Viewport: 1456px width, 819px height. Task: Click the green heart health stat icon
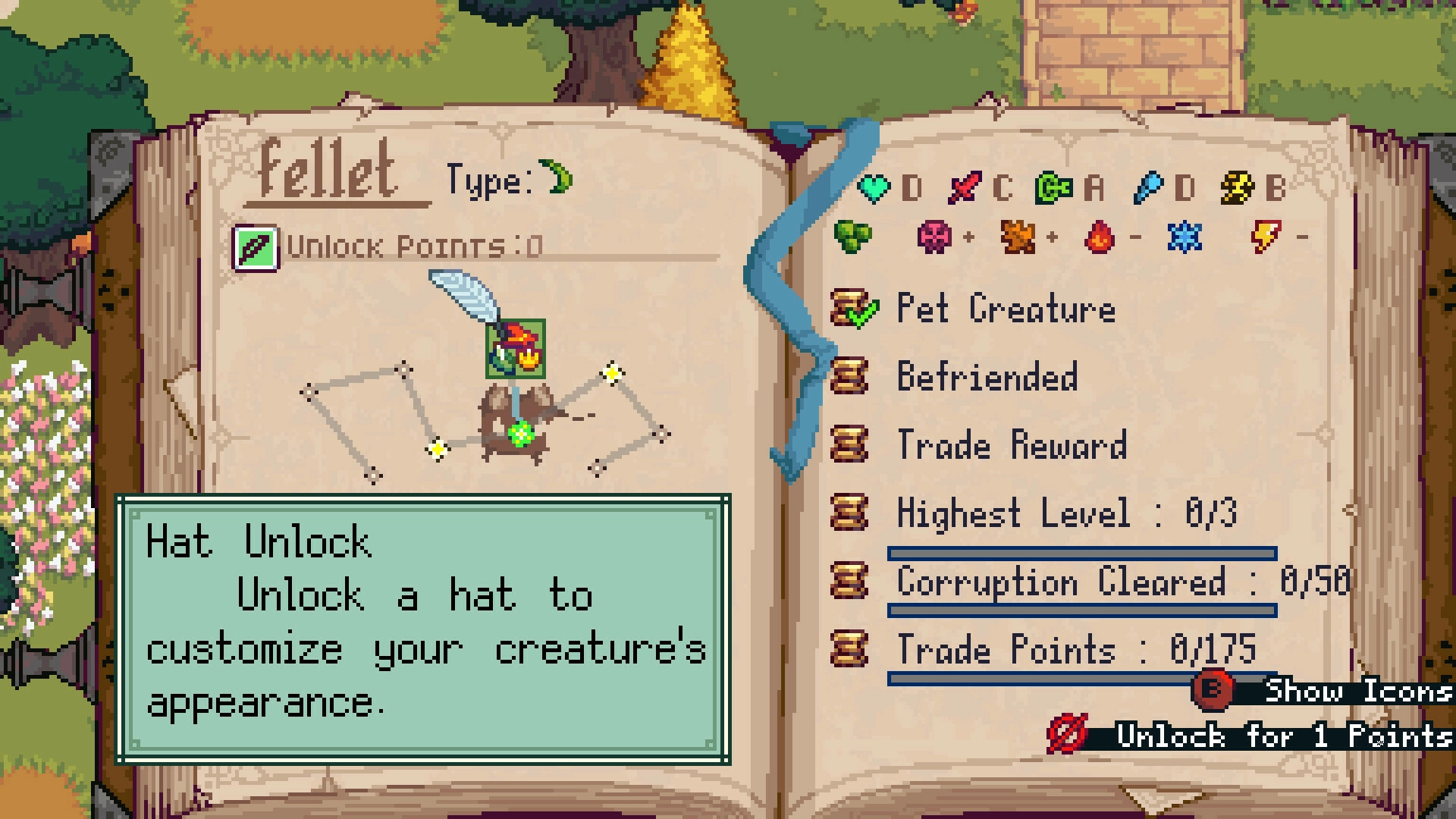coord(874,187)
